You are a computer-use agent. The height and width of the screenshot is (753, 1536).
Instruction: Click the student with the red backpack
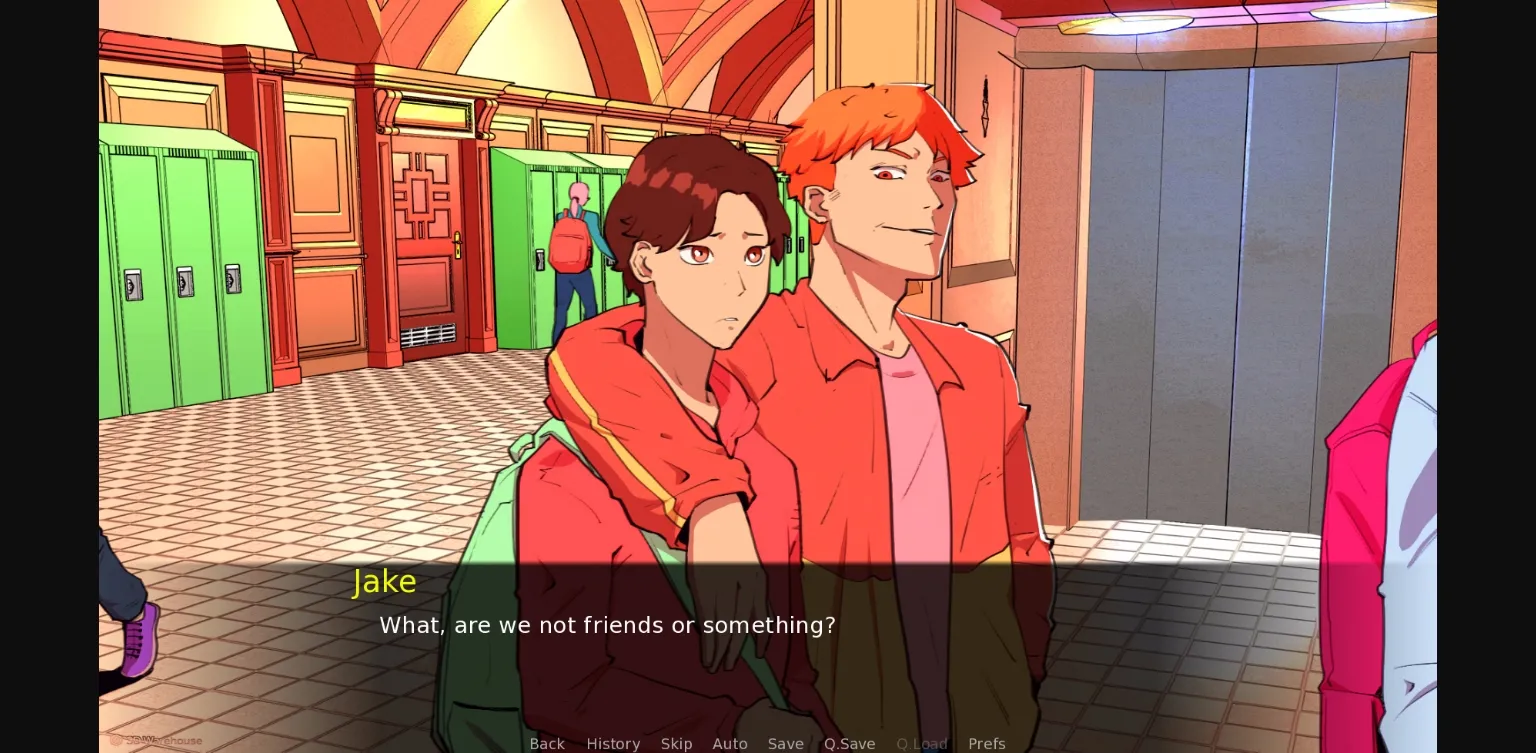570,250
